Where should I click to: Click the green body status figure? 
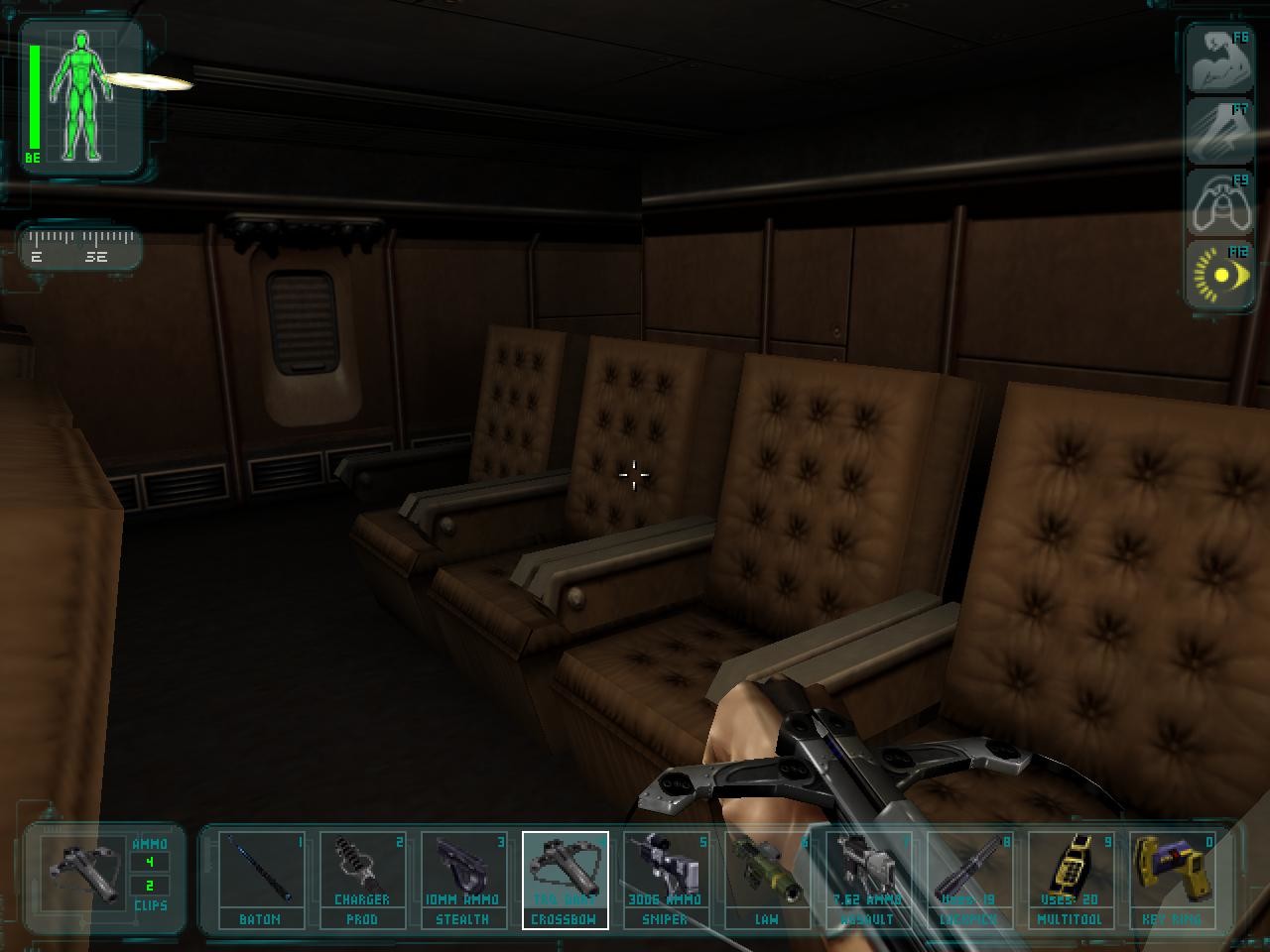[x=81, y=94]
